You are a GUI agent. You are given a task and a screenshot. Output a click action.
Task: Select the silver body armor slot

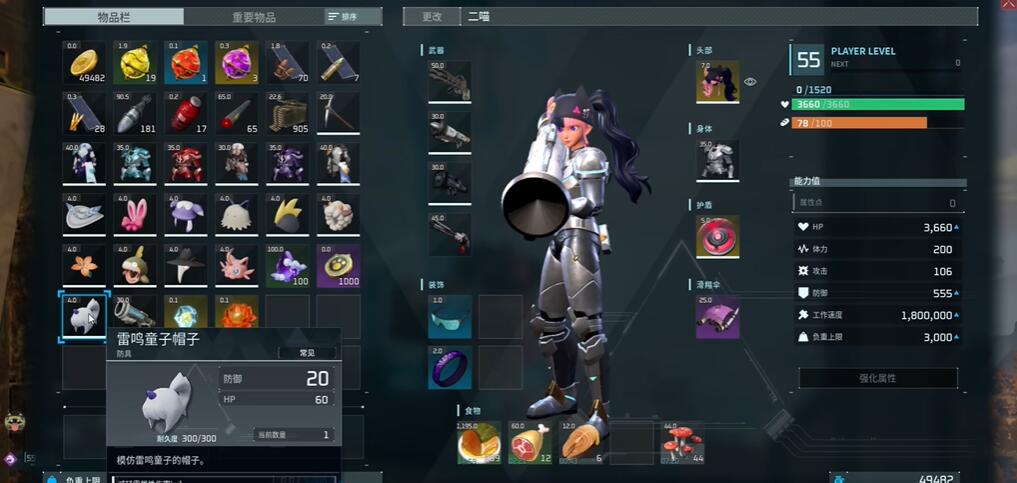pyautogui.click(x=717, y=159)
